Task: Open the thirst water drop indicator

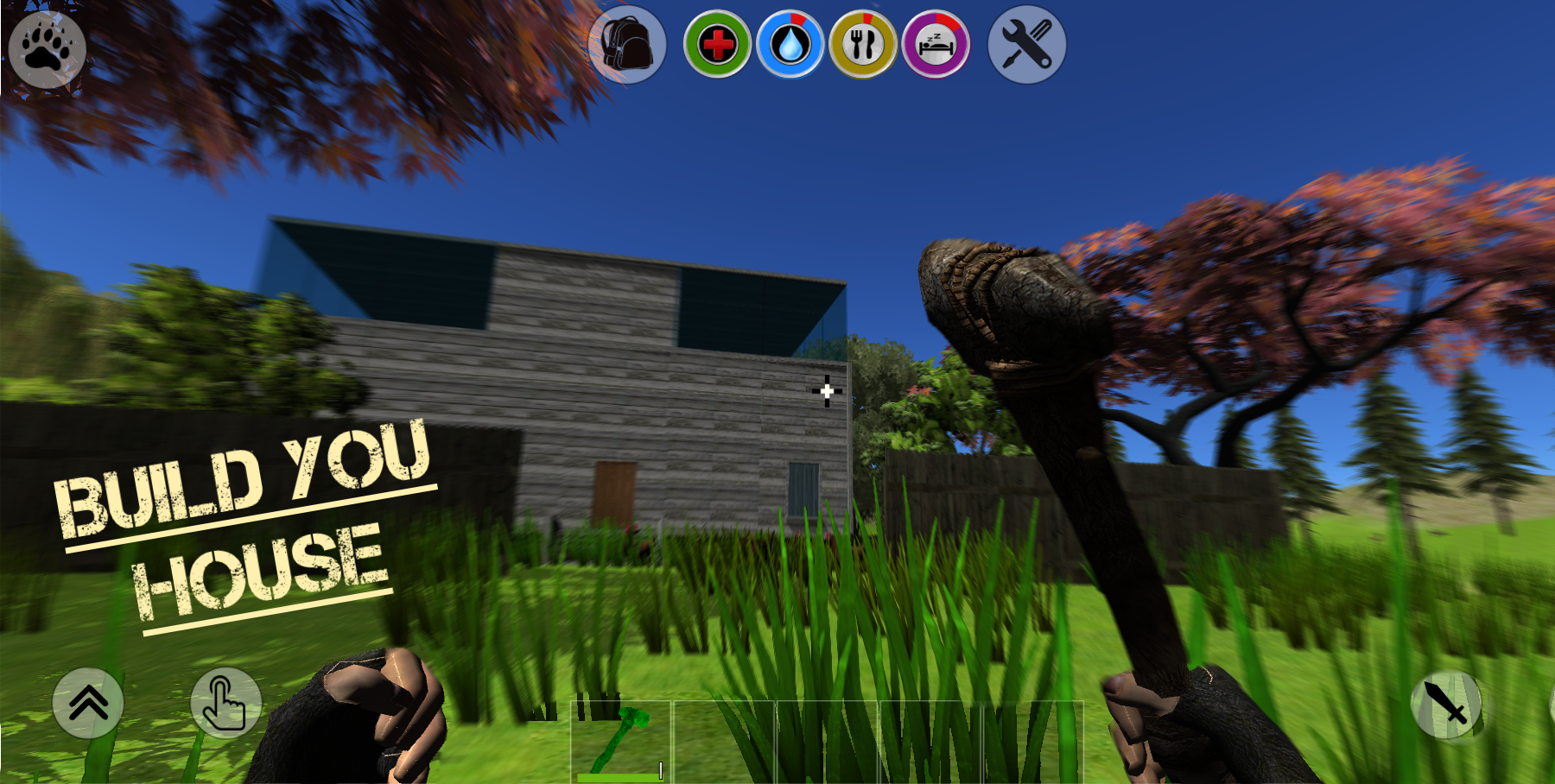Action: point(792,46)
